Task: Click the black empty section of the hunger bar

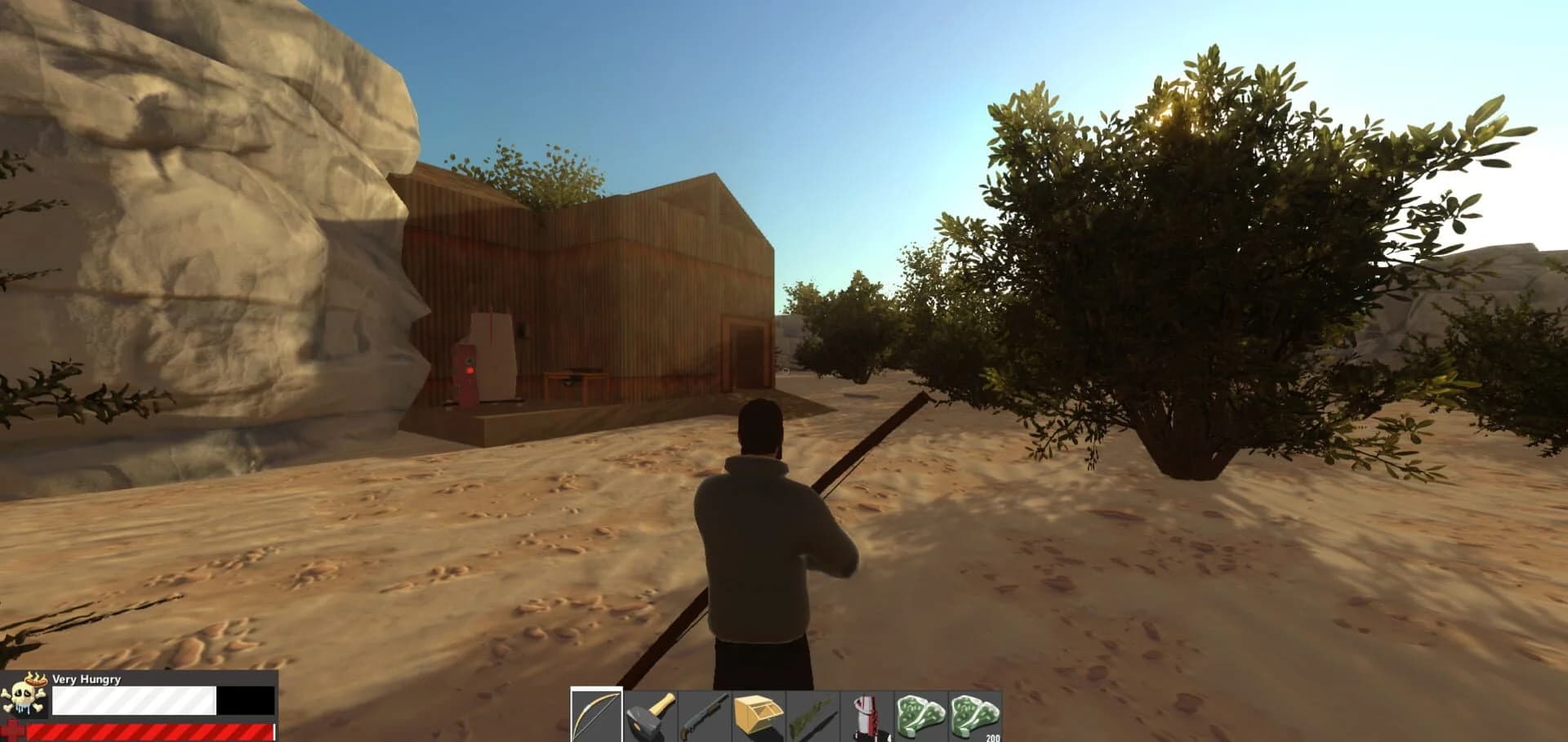Action: click(x=245, y=700)
